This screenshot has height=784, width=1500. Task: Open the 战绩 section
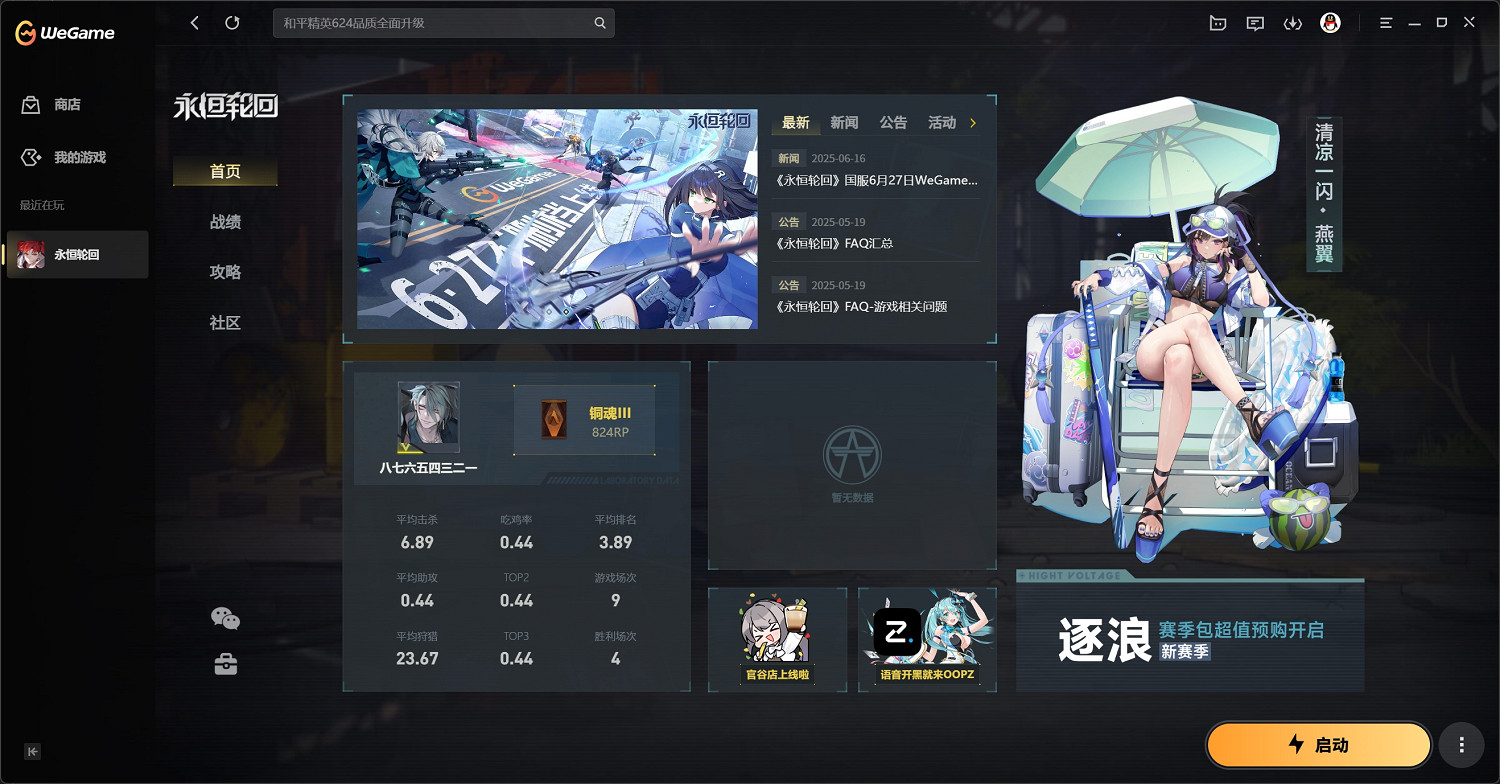tap(225, 222)
